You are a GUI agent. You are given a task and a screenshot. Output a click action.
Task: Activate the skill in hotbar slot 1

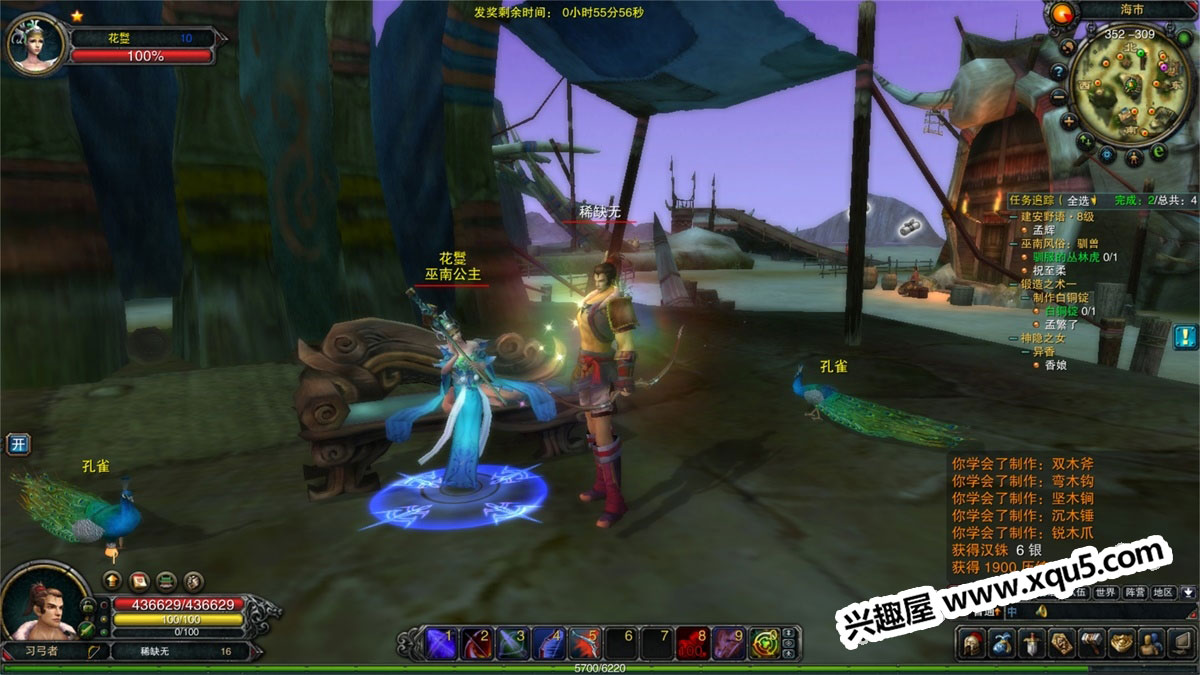click(x=441, y=642)
